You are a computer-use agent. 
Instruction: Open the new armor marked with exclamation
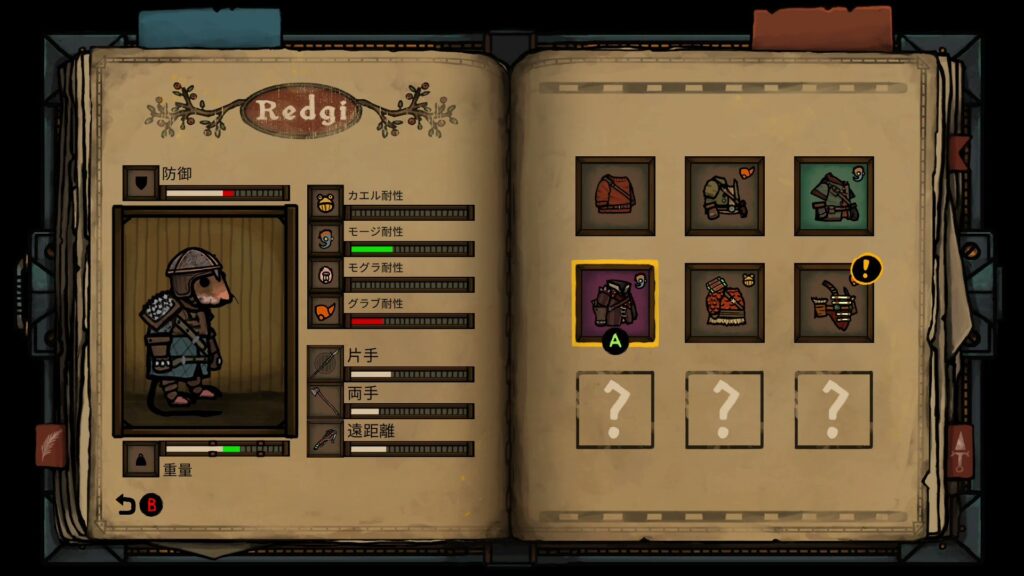click(833, 303)
